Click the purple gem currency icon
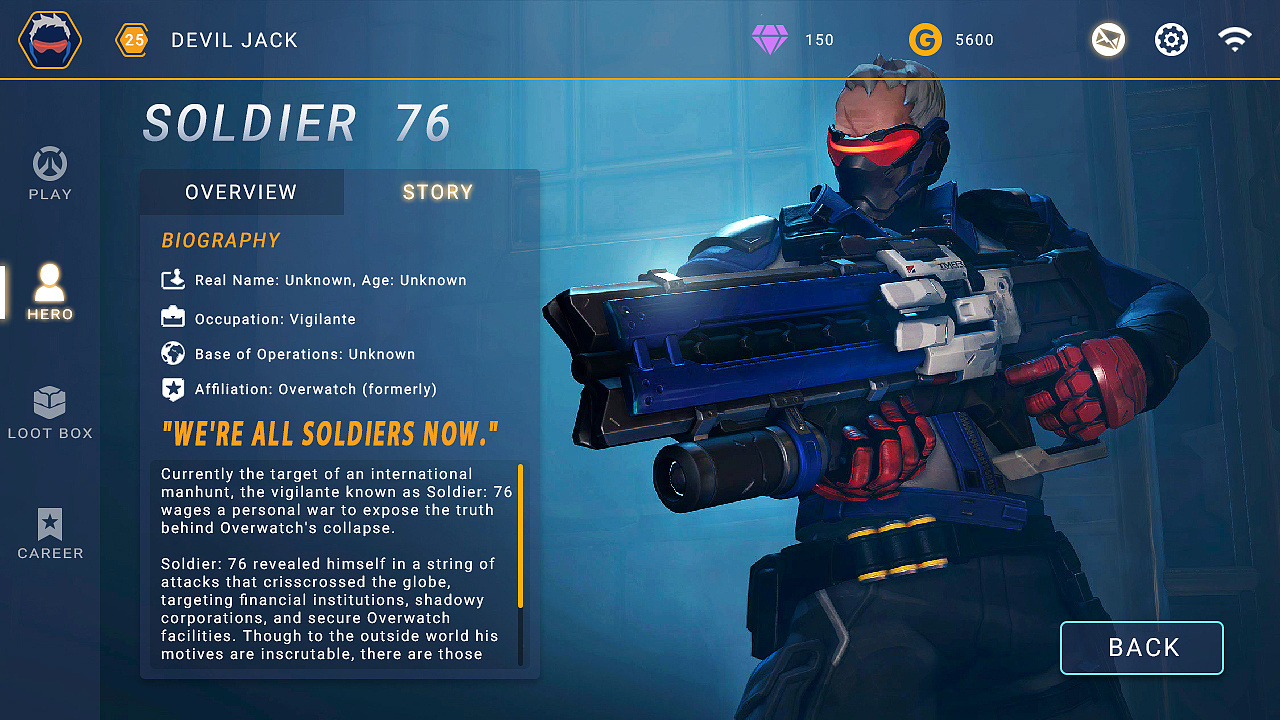The image size is (1280, 720). pyautogui.click(x=770, y=40)
